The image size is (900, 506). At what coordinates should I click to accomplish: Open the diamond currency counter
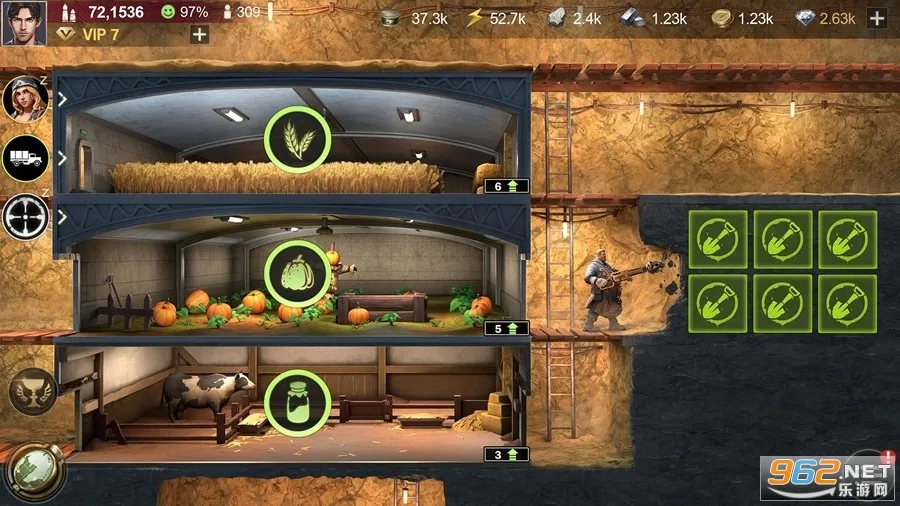click(x=823, y=18)
